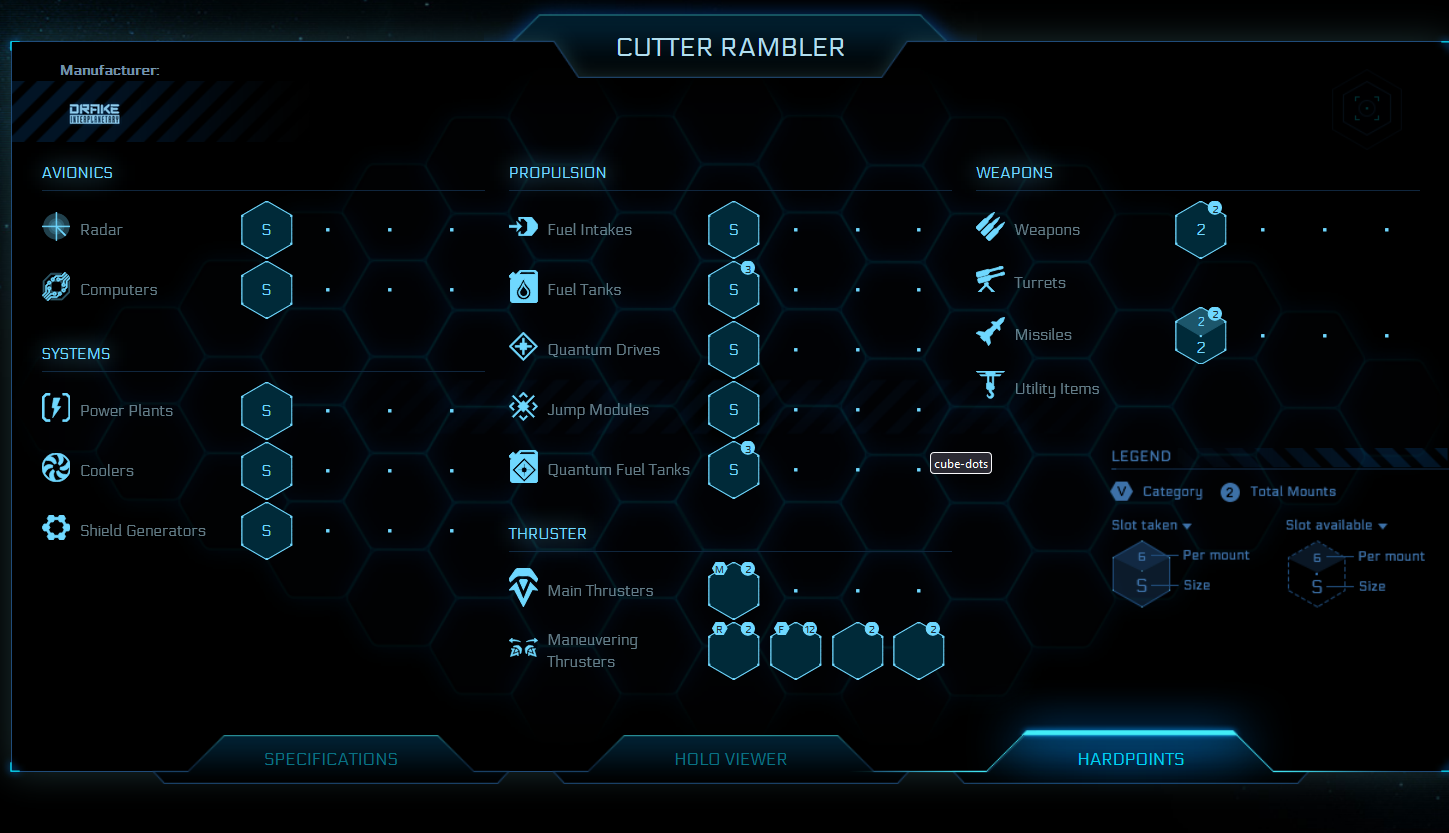1449x833 pixels.
Task: Click the Fuel Intakes icon
Action: coord(522,227)
